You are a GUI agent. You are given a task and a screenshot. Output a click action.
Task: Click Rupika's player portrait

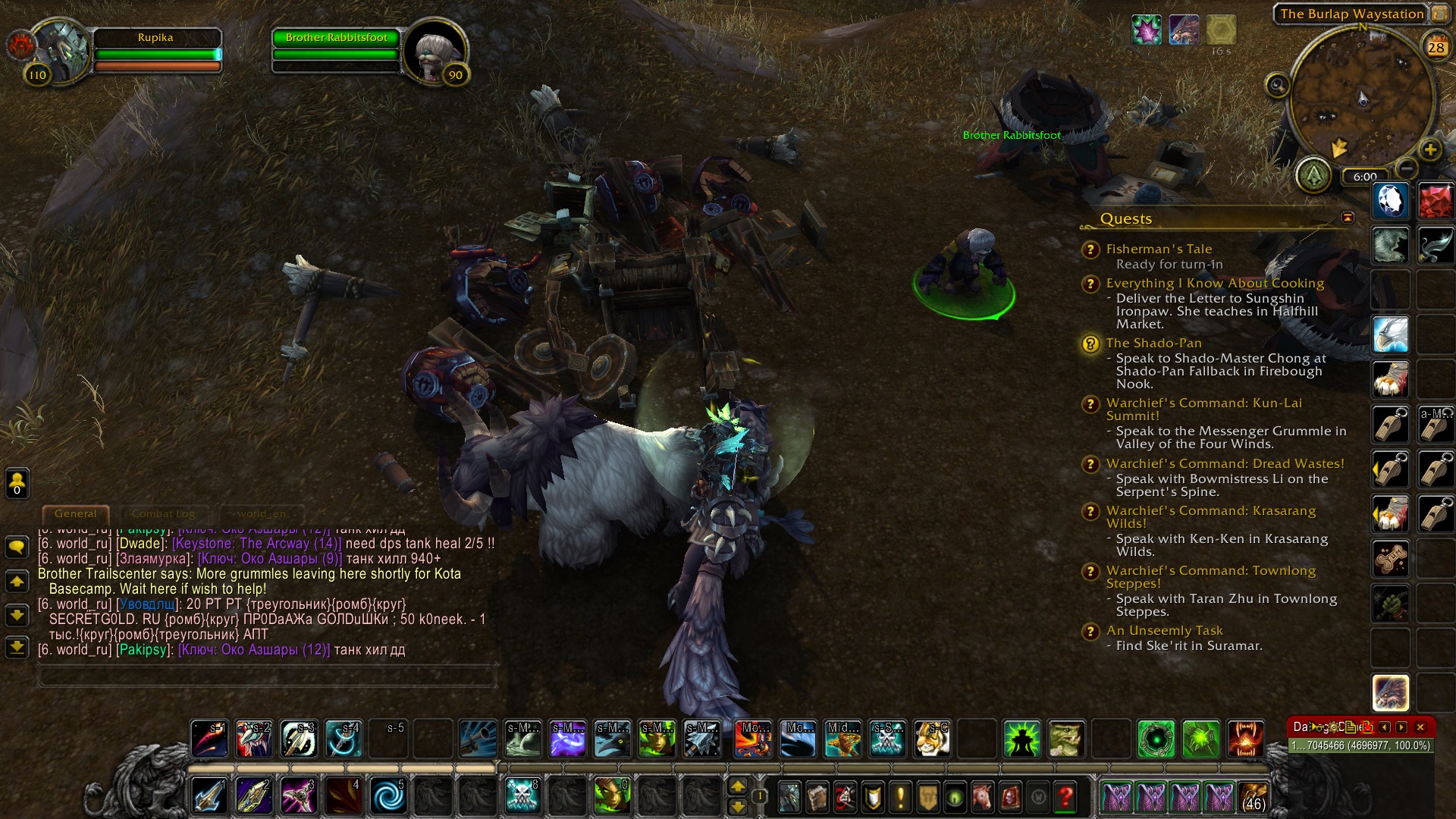tap(59, 52)
